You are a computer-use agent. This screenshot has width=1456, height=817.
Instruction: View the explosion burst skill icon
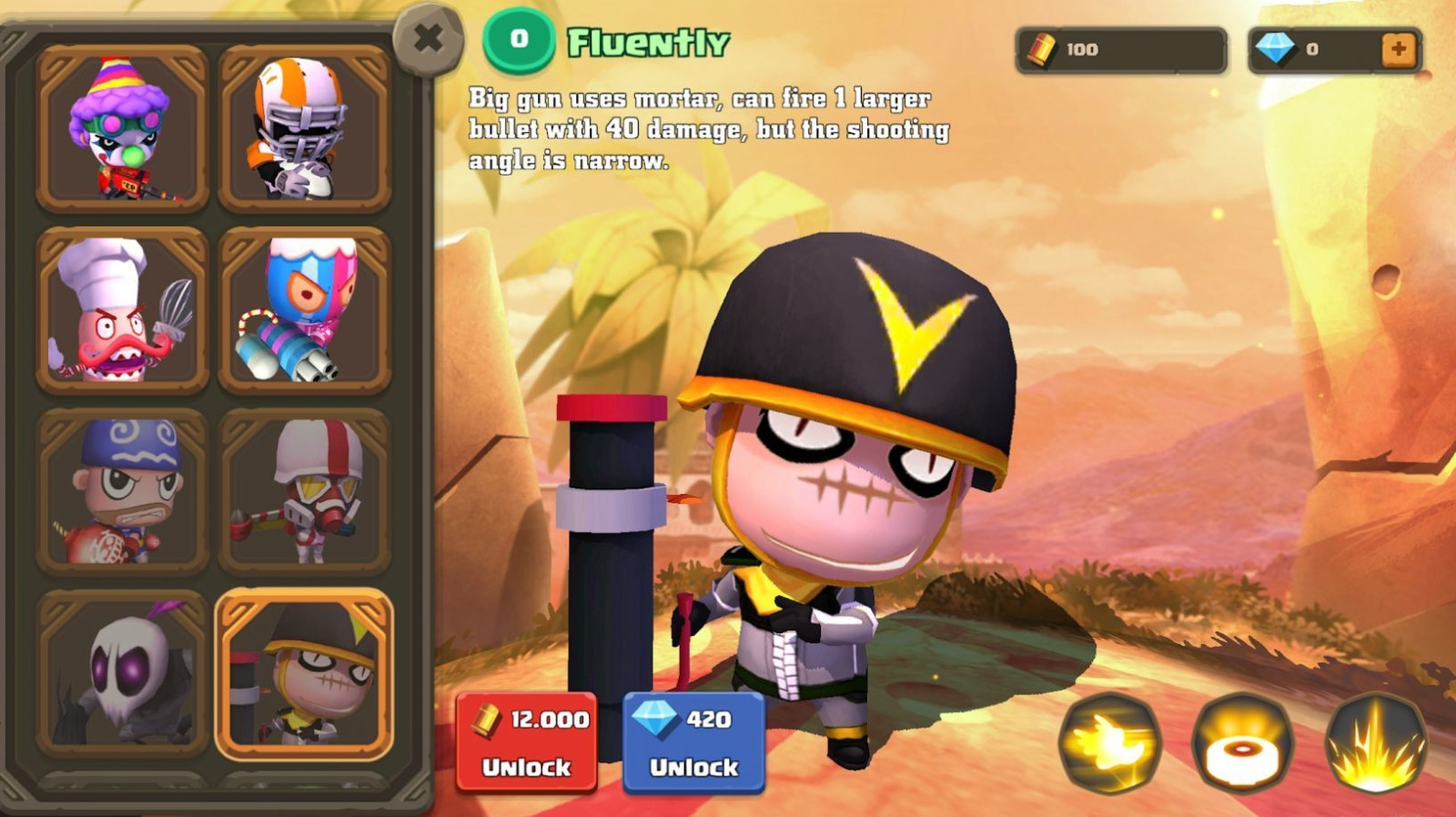coord(1375,743)
